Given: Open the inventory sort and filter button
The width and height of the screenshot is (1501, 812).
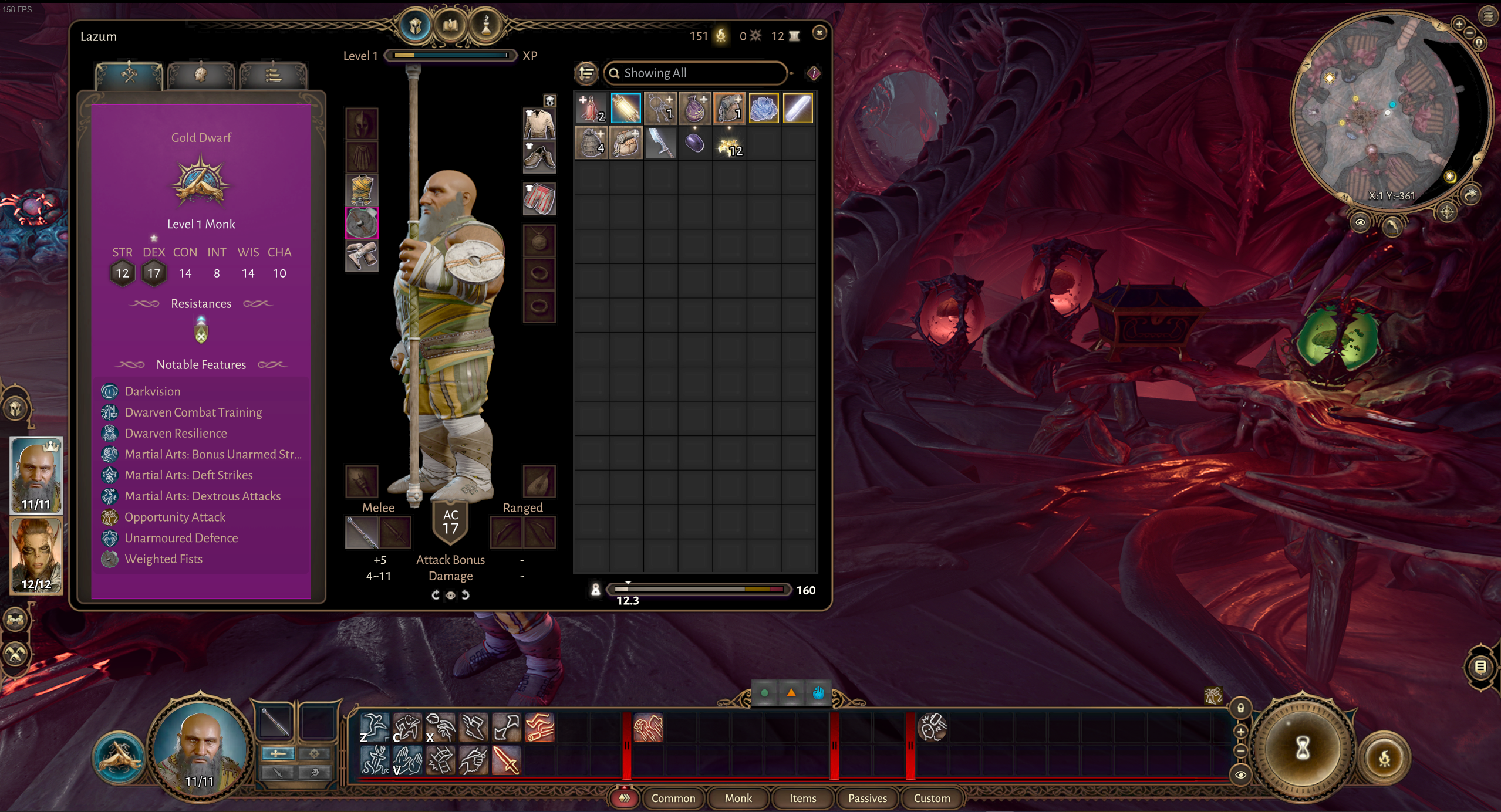Looking at the screenshot, I should 586,73.
